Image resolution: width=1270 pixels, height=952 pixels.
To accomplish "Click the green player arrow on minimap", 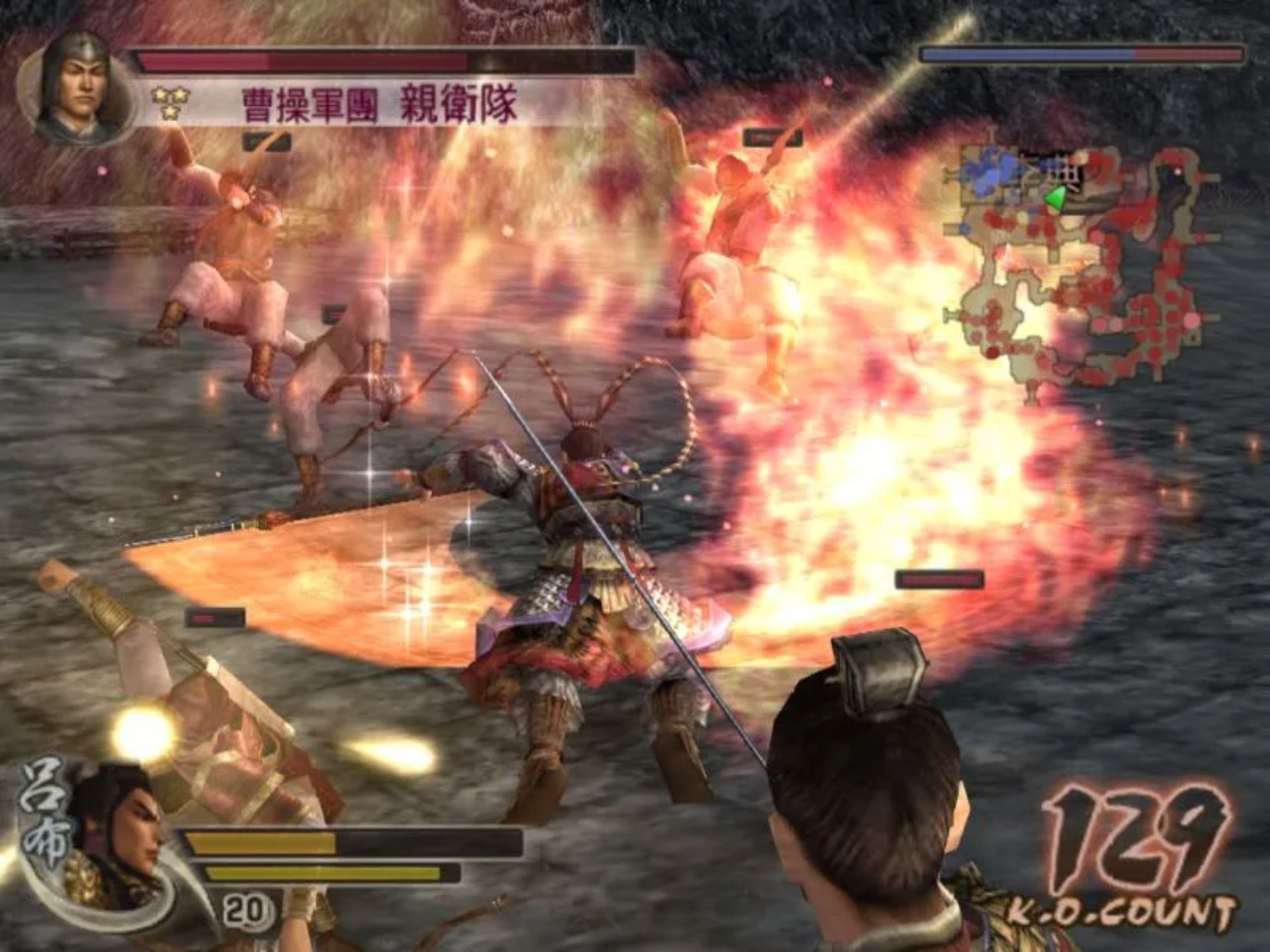I will pos(1056,197).
